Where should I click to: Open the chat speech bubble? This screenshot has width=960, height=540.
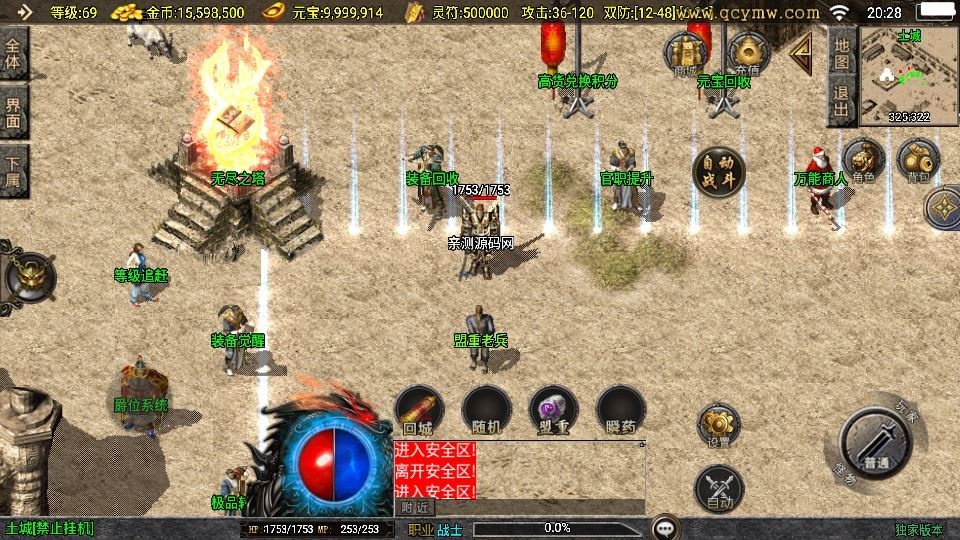(665, 527)
